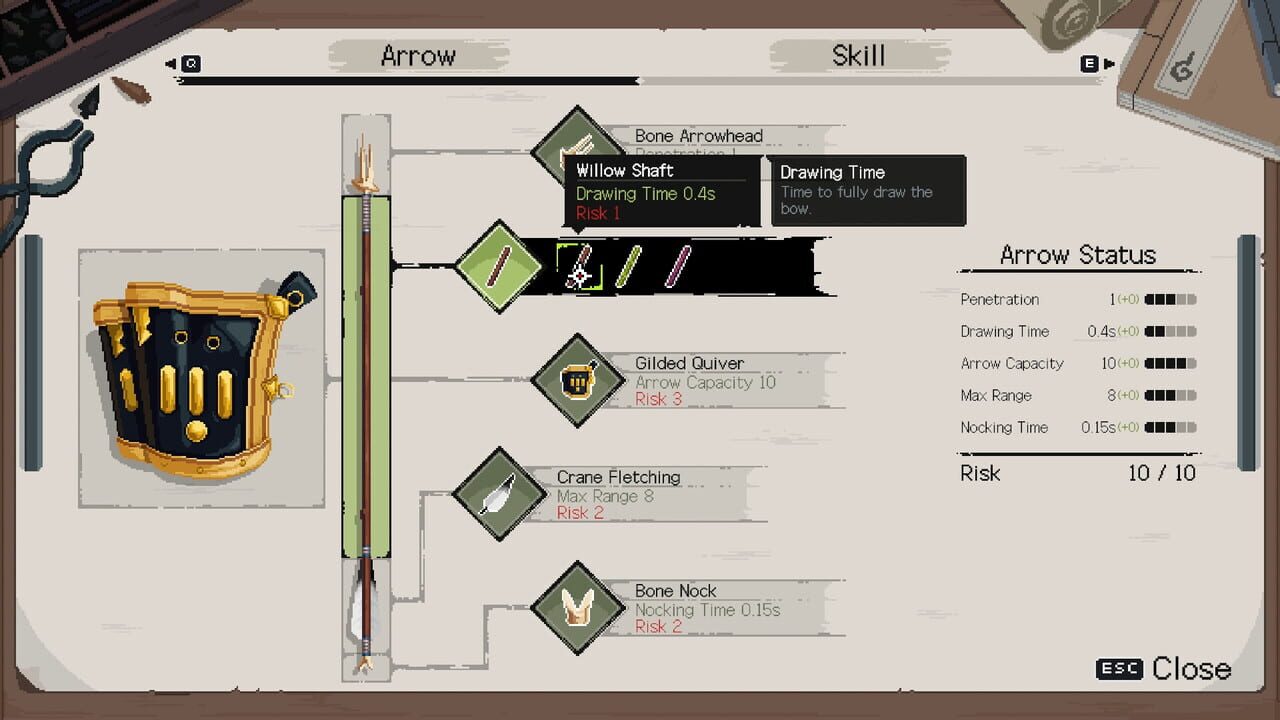The height and width of the screenshot is (720, 1280).
Task: Switch to the Arrow tab
Action: (419, 57)
